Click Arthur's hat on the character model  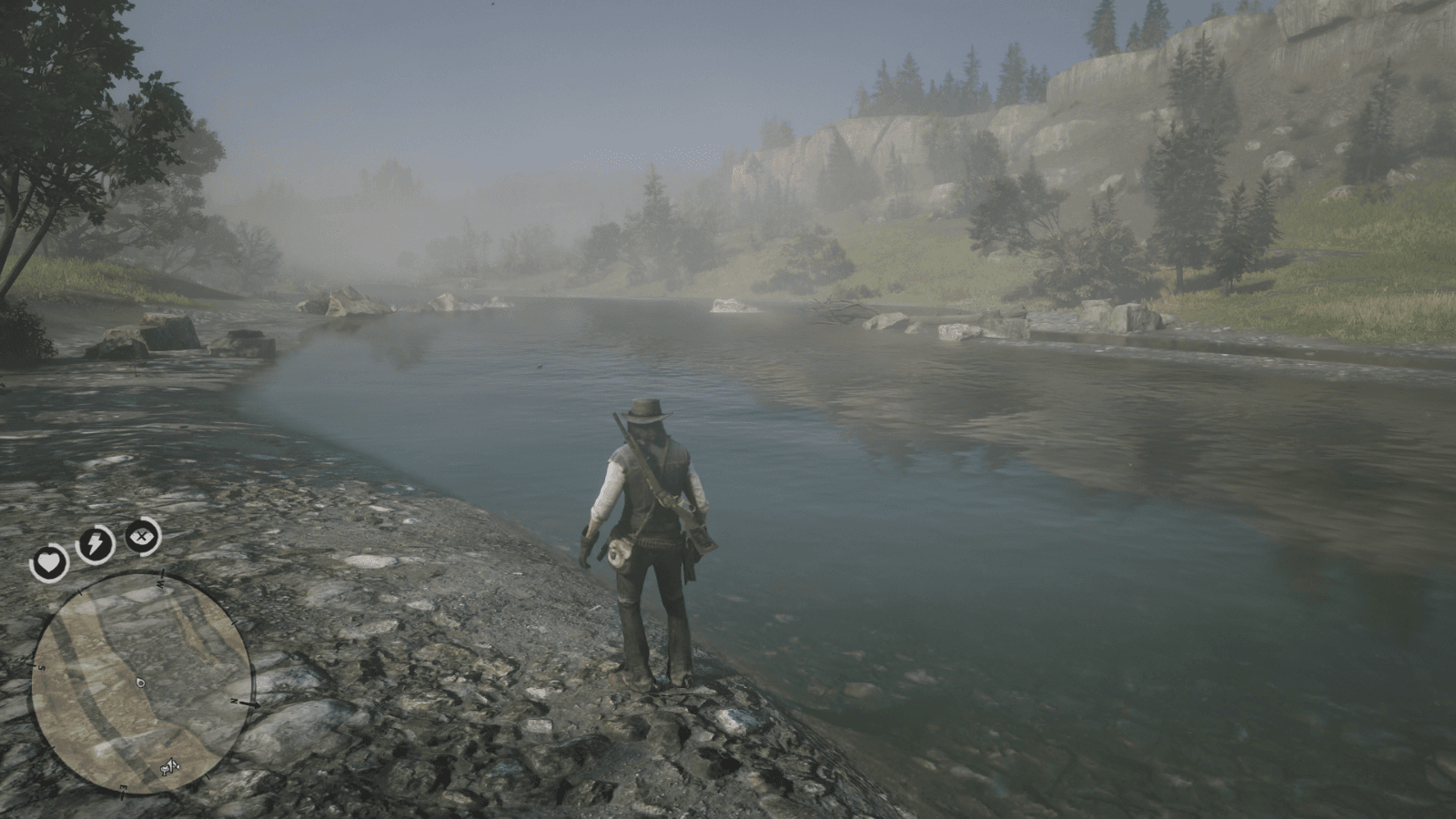click(x=642, y=410)
